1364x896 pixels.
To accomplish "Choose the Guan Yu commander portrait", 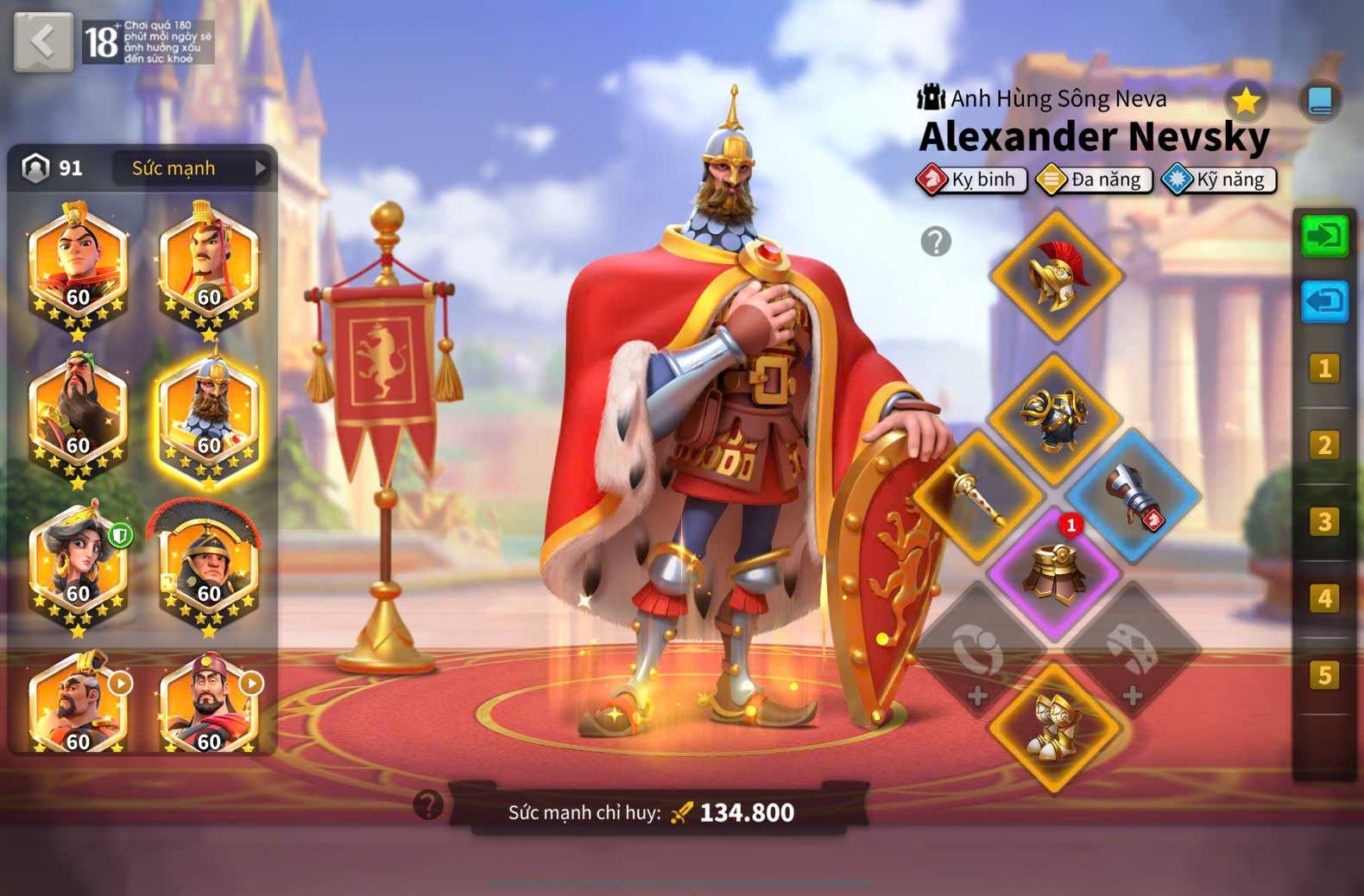I will click(78, 419).
